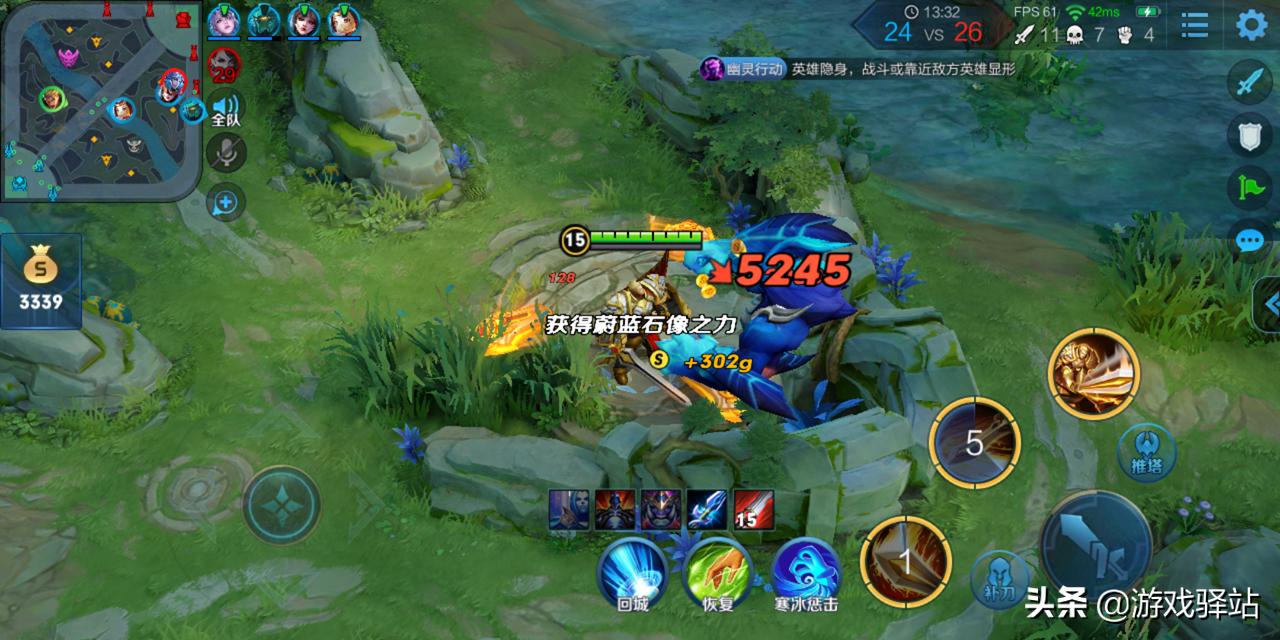Send the sword attack signal

[x=1250, y=82]
